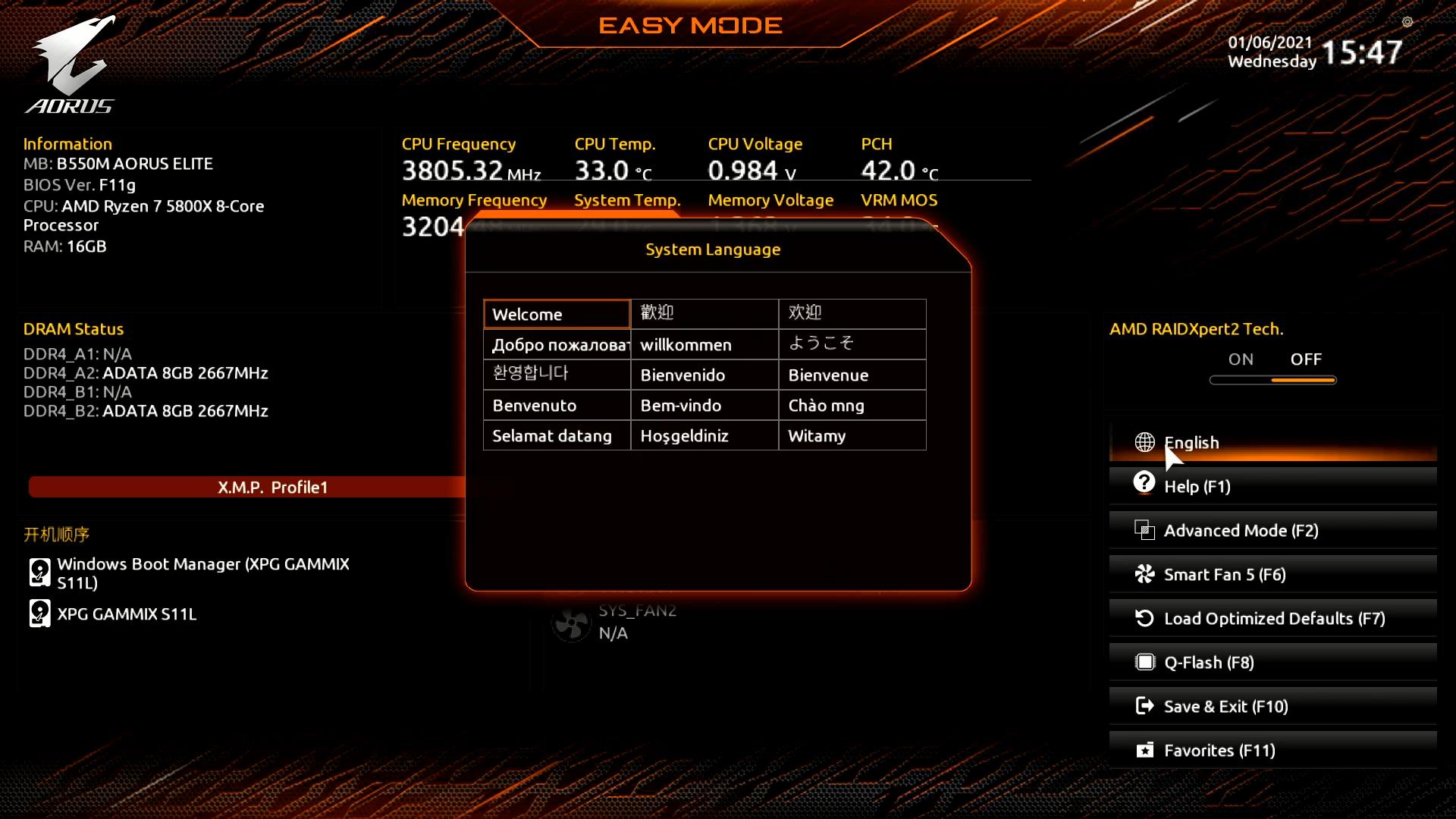Viewport: 1456px width, 819px height.
Task: Click the Windows Boot Manager drive icon
Action: click(x=39, y=573)
